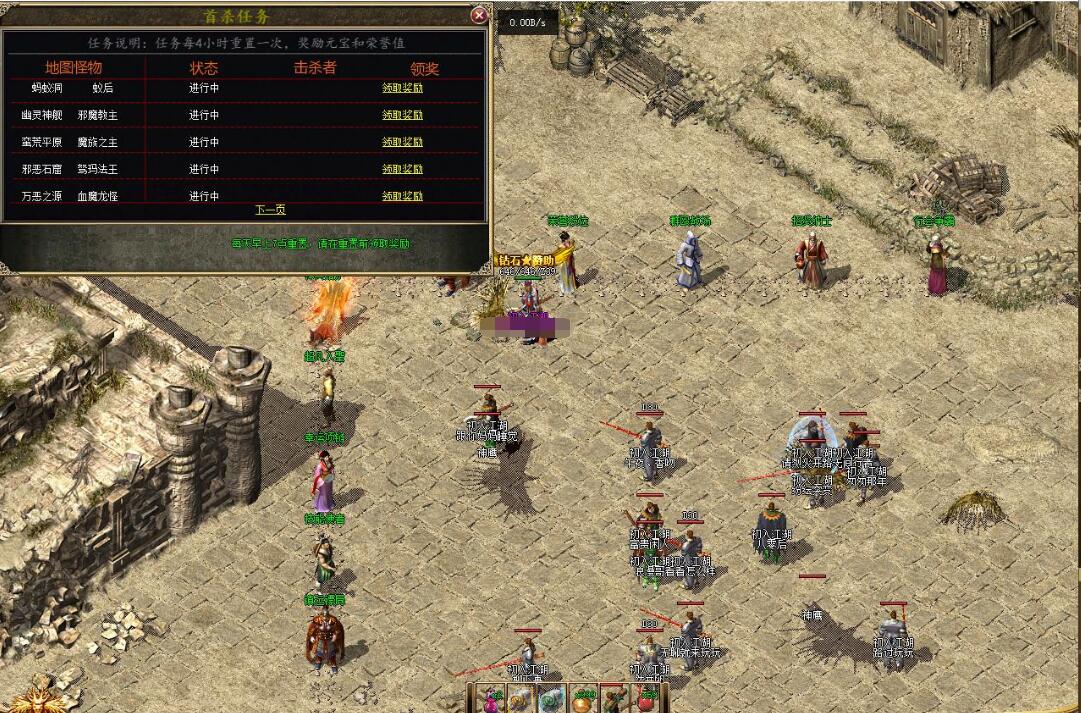Claim the 蚁后 first-kill reward

[x=402, y=88]
